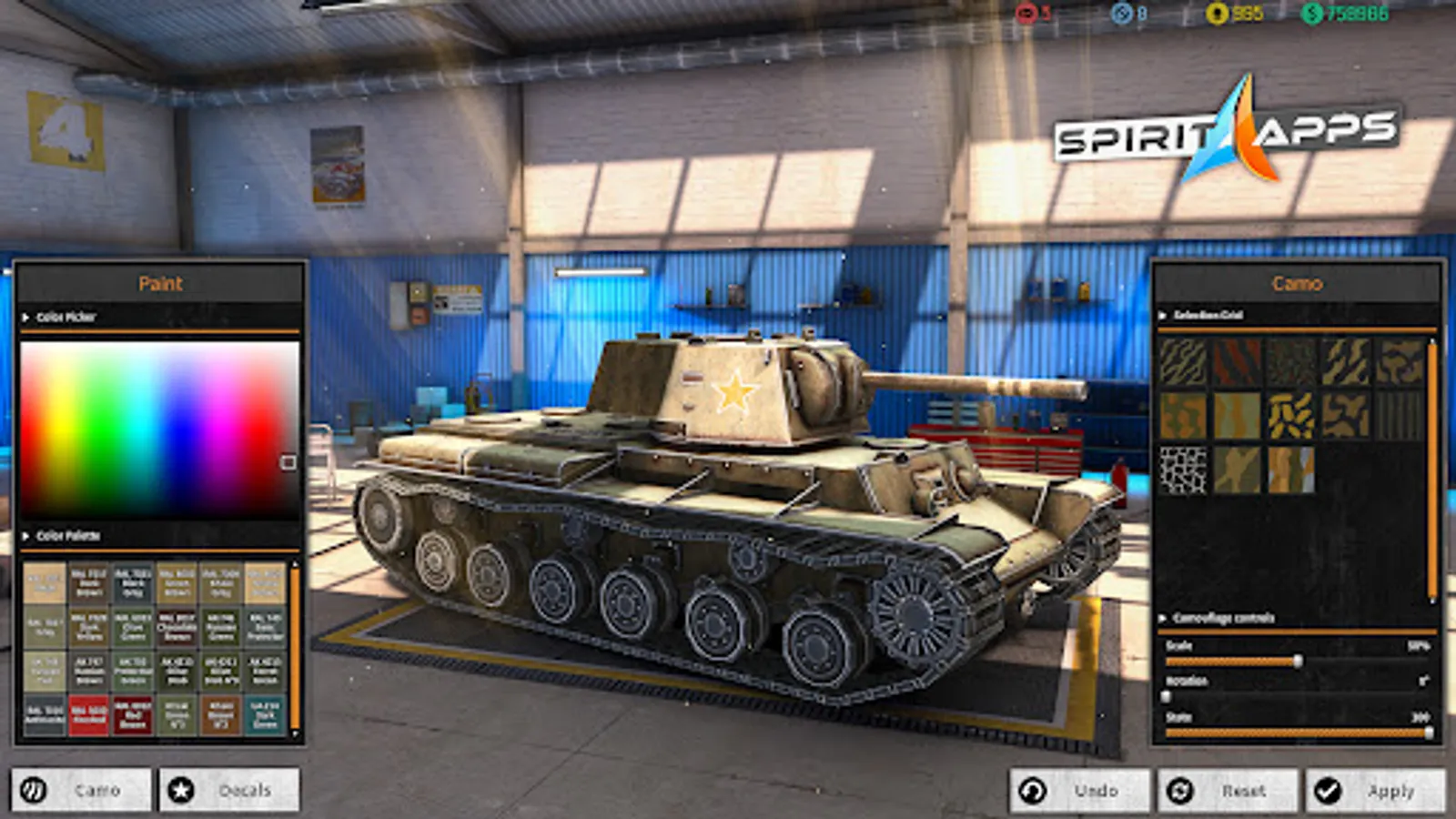Click the gold coins currency icon

pyautogui.click(x=1217, y=13)
